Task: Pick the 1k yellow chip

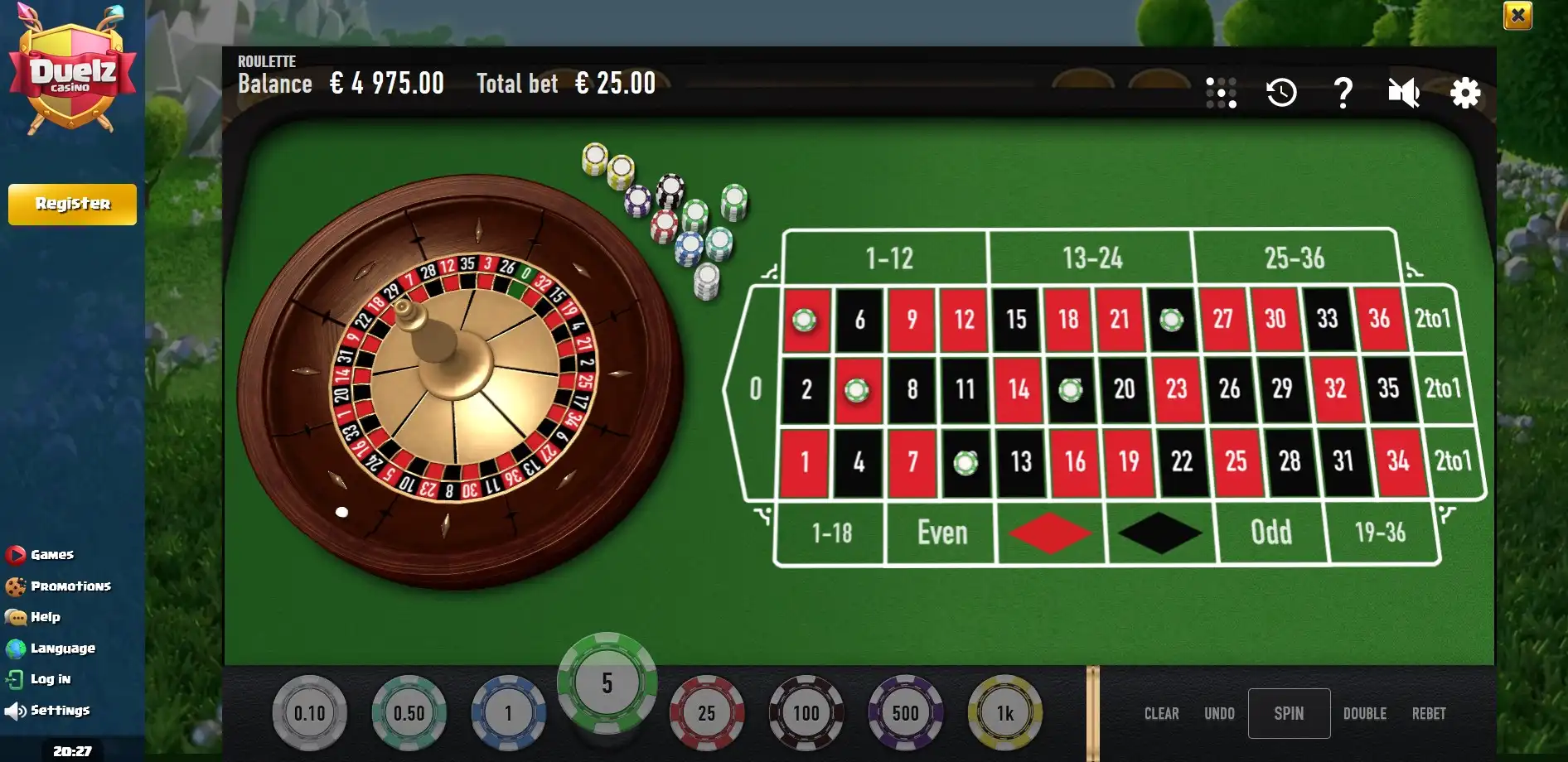Action: point(1004,712)
